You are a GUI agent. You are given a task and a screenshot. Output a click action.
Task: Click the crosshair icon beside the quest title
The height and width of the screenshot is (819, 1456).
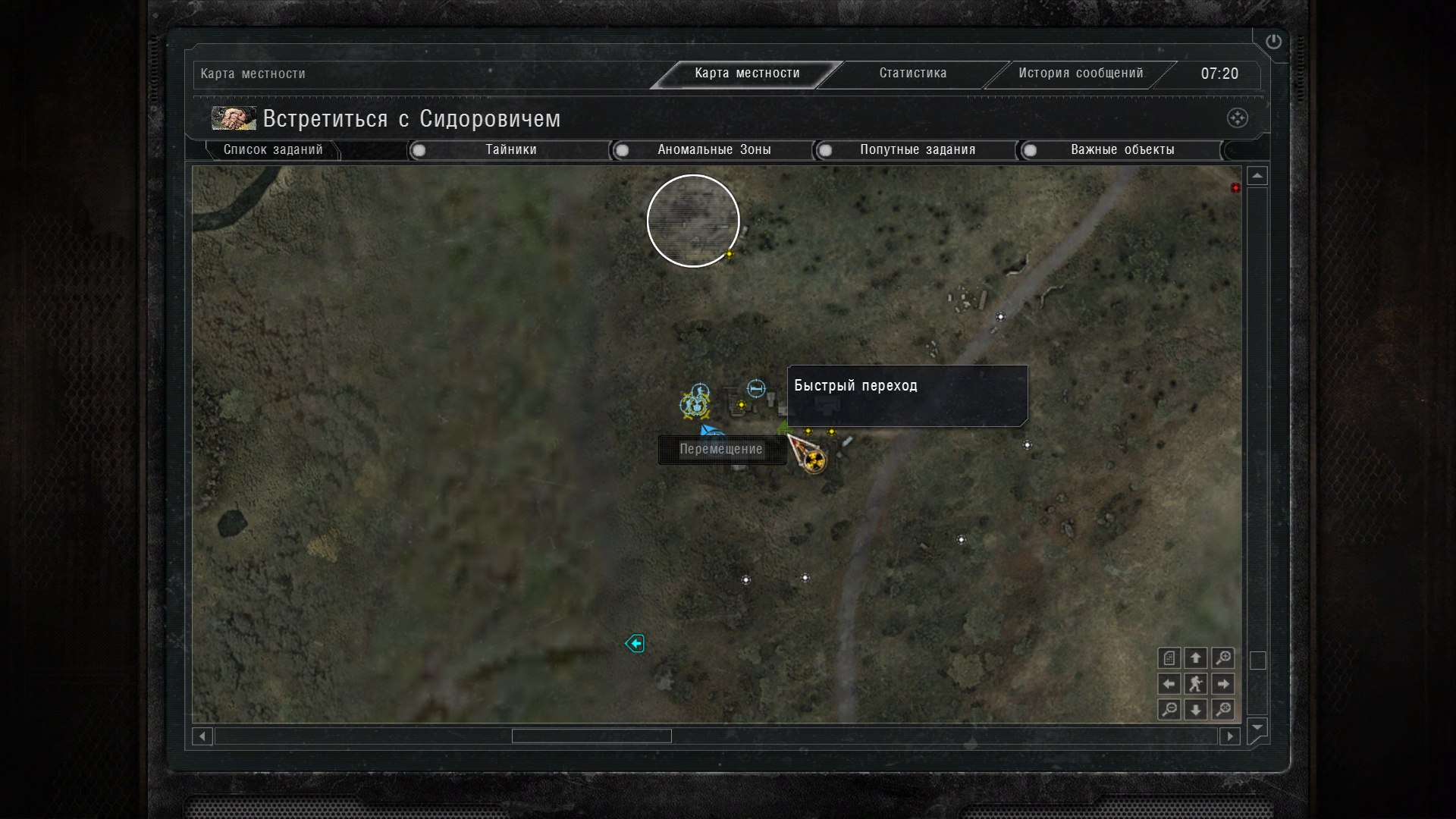pyautogui.click(x=1237, y=118)
